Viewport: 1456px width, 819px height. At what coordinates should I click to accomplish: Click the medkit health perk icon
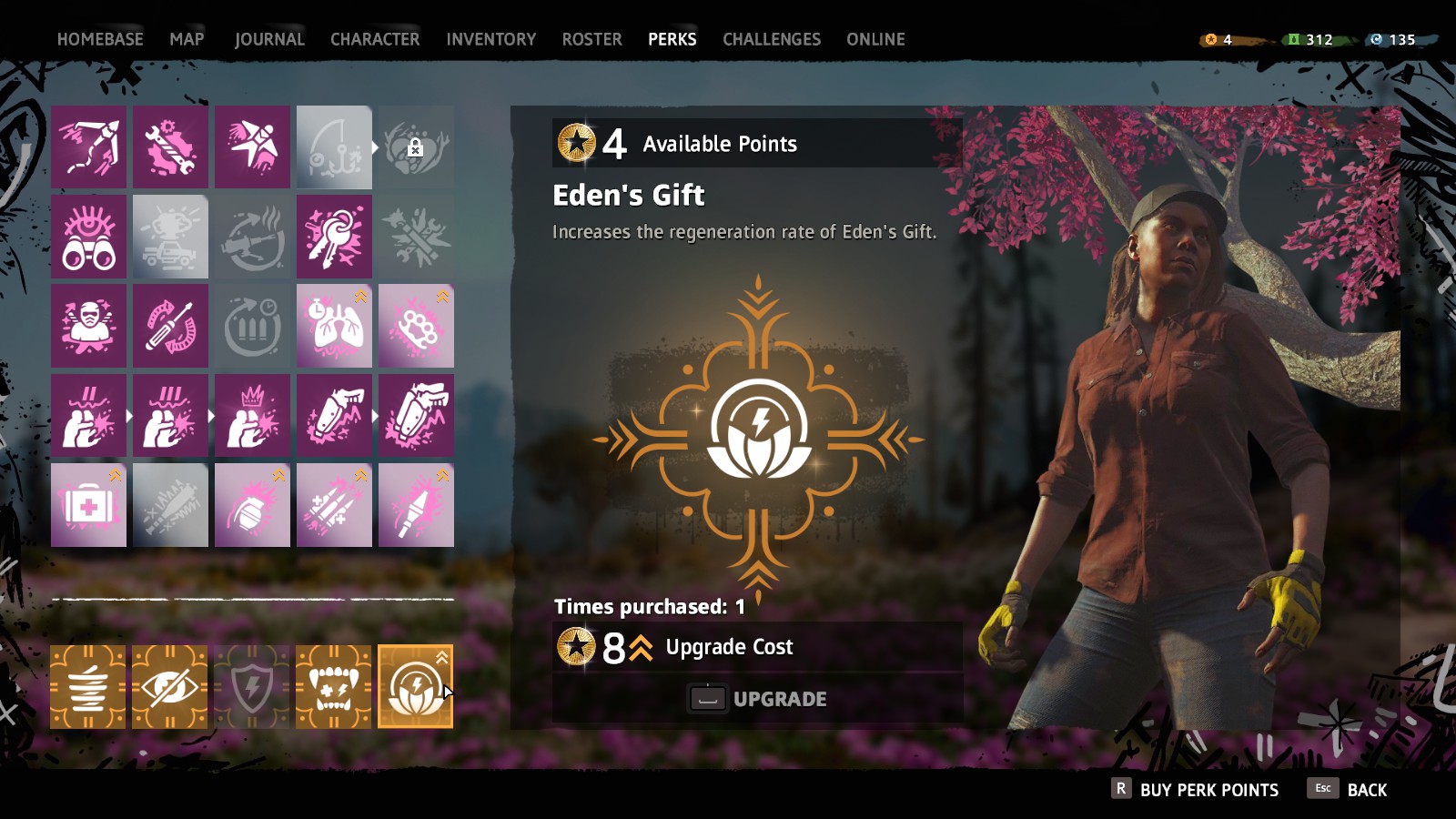coord(88,504)
